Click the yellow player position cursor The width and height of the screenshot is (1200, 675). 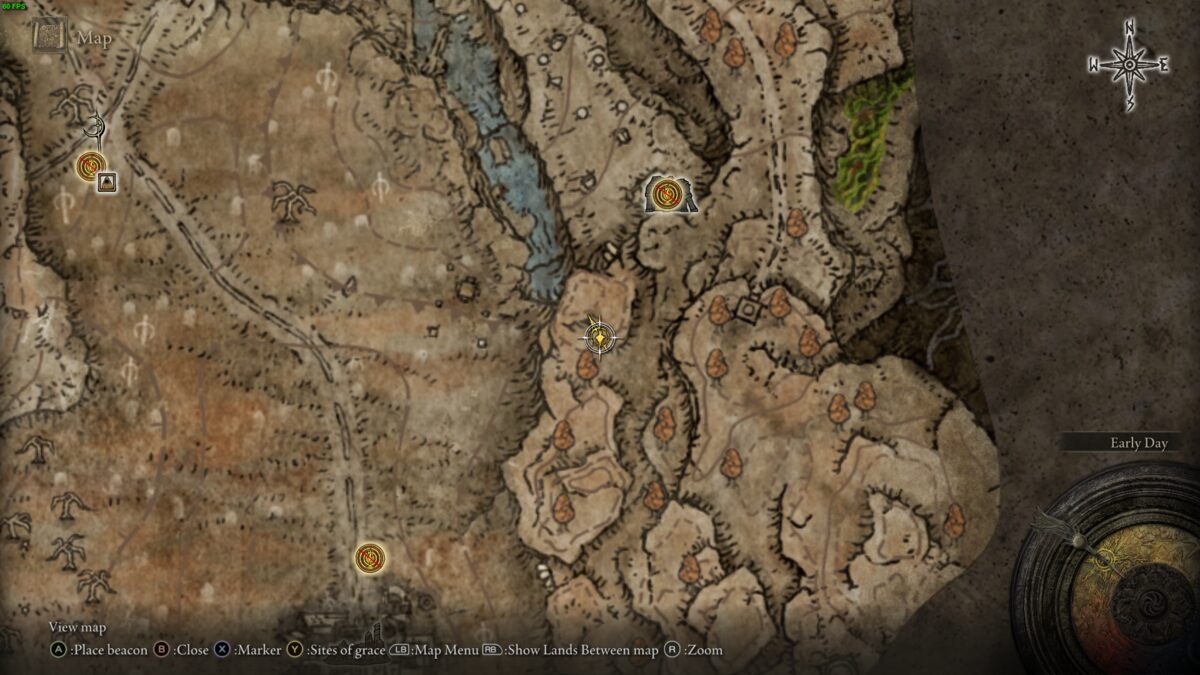click(598, 339)
